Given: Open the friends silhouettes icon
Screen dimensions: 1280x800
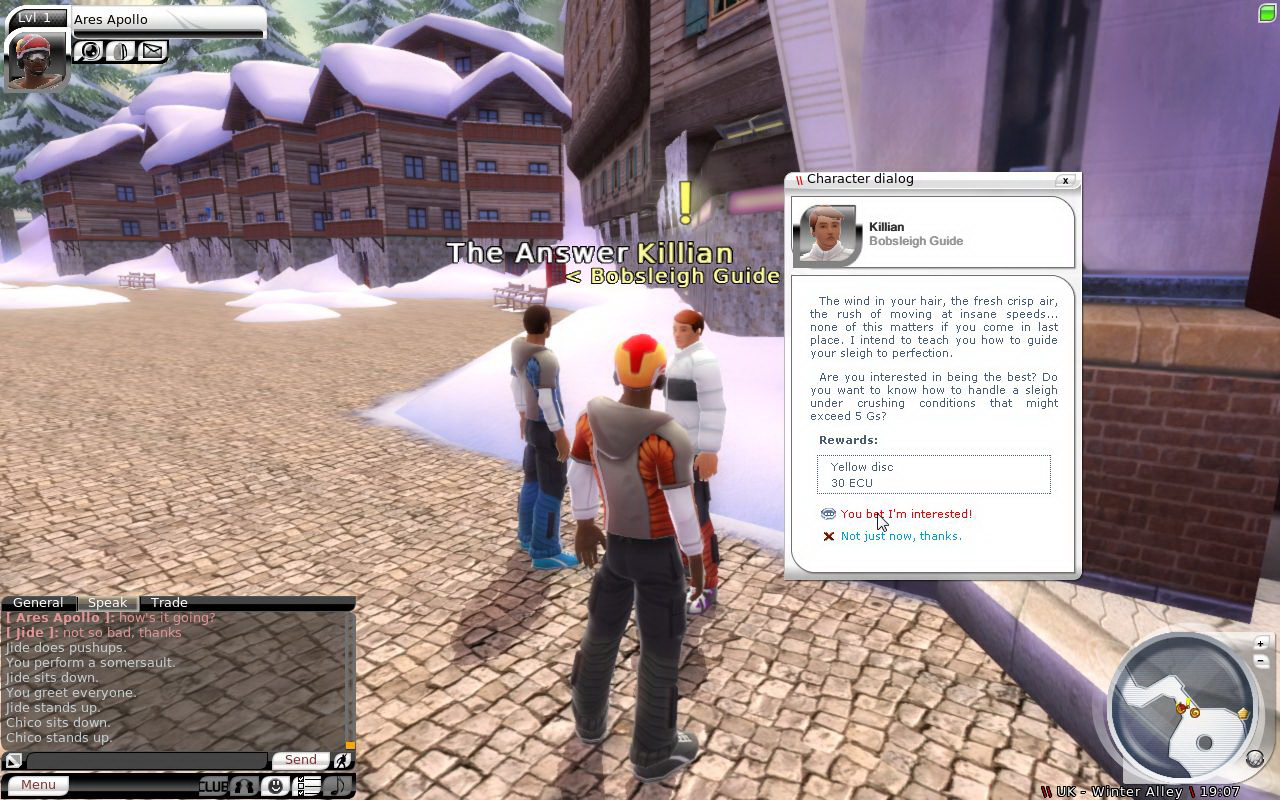Looking at the screenshot, I should pyautogui.click(x=244, y=786).
